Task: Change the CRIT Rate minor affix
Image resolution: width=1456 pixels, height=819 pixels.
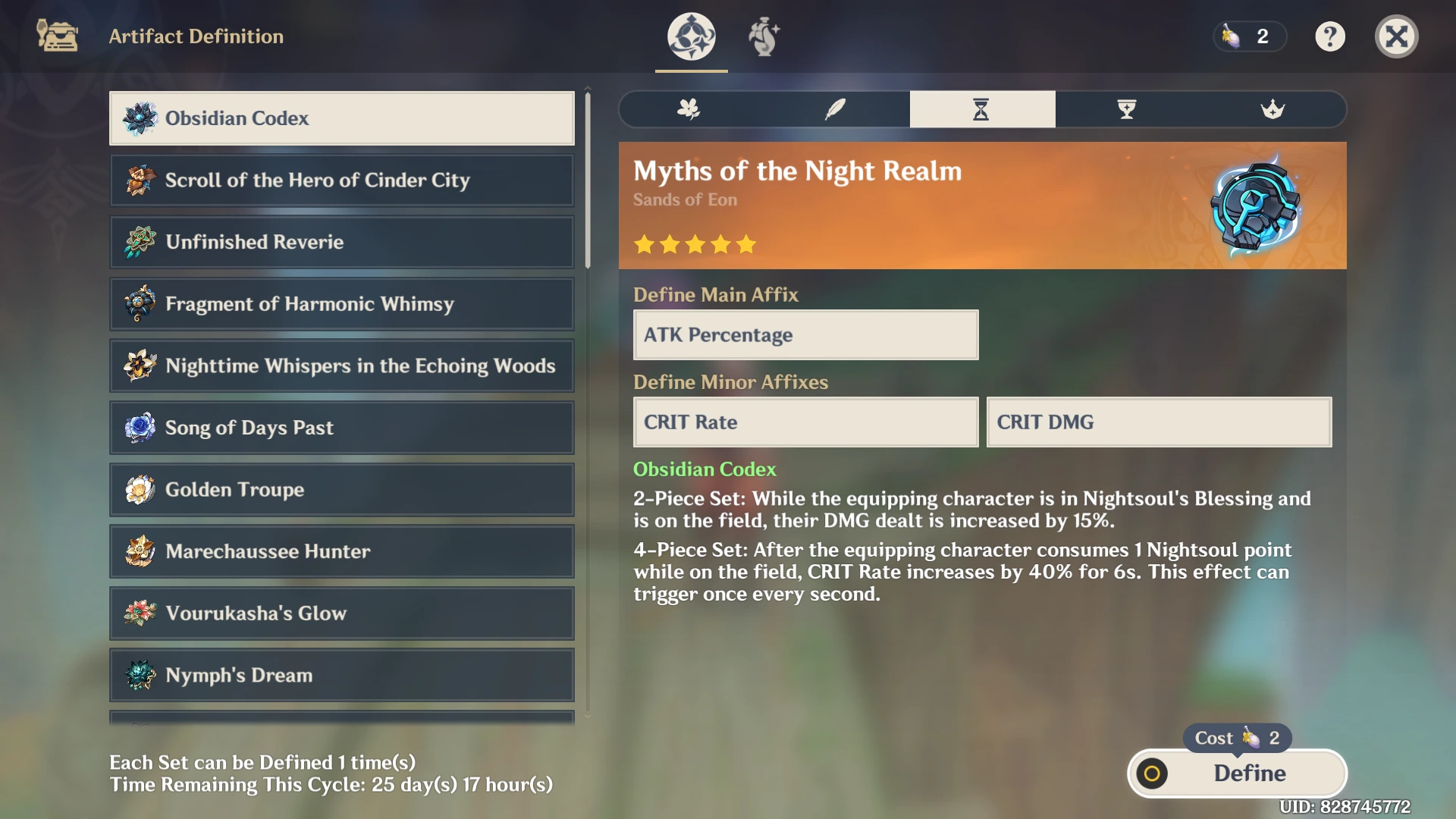Action: (805, 422)
